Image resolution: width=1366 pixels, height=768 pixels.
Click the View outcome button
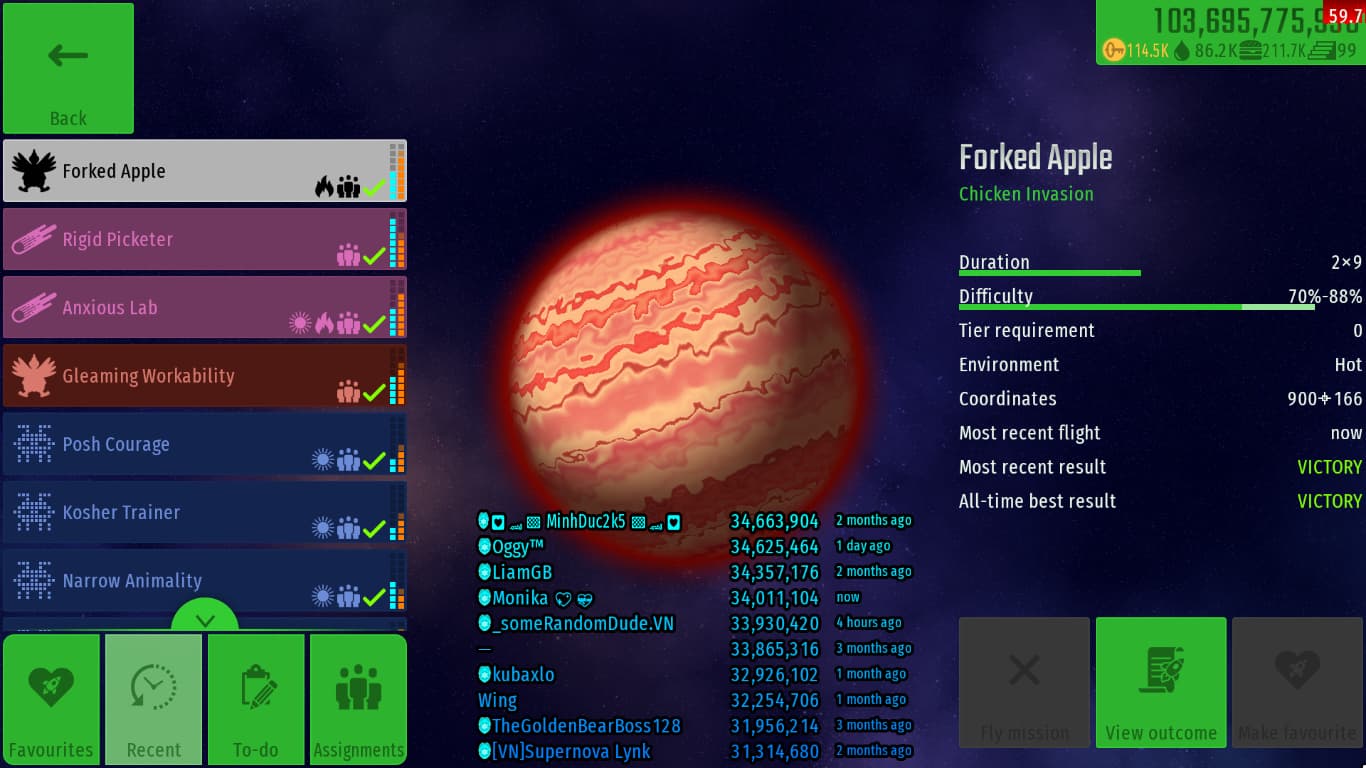(x=1161, y=682)
